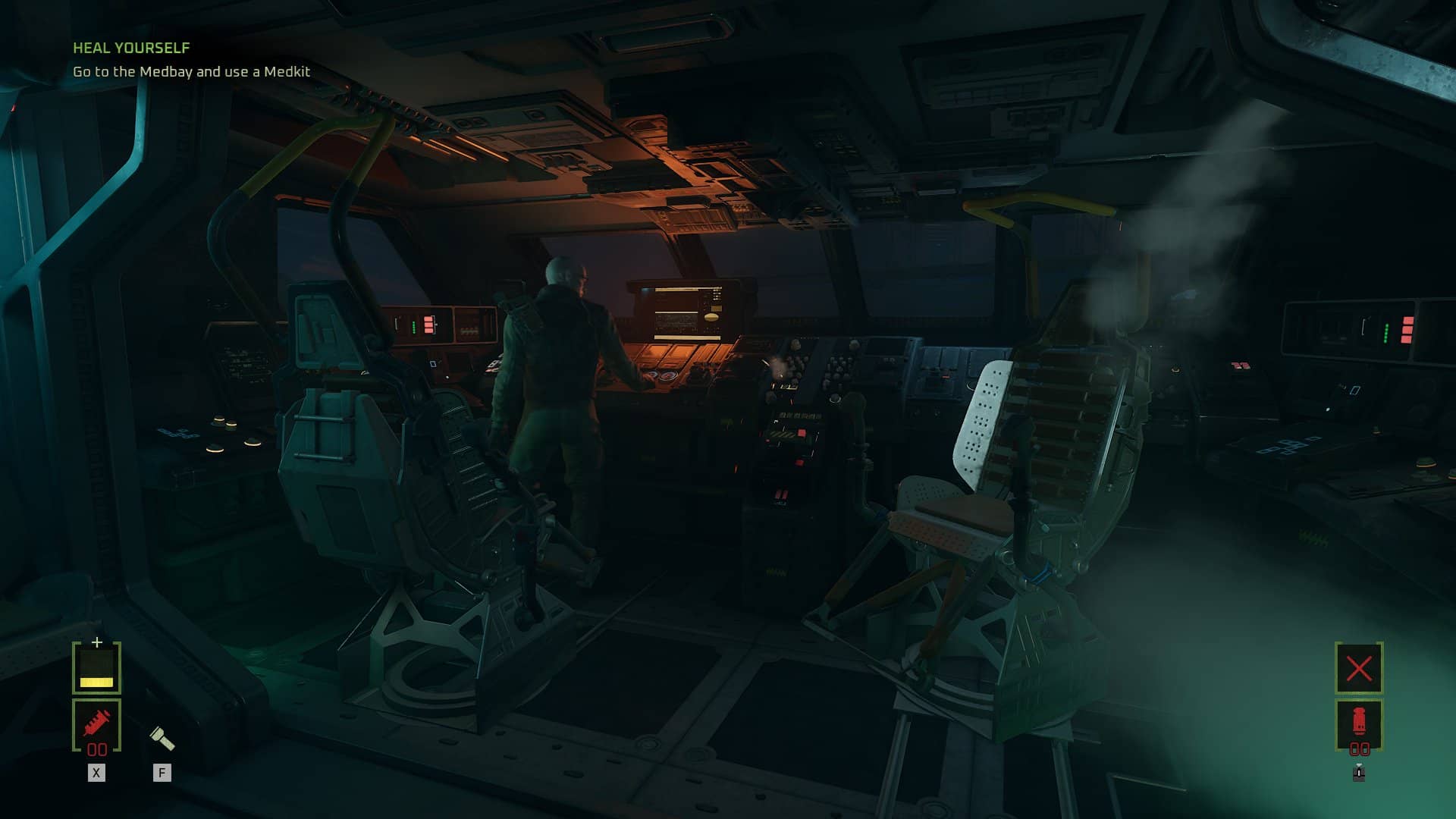
Task: Select the red ammo canister slot
Action: (x=1358, y=723)
